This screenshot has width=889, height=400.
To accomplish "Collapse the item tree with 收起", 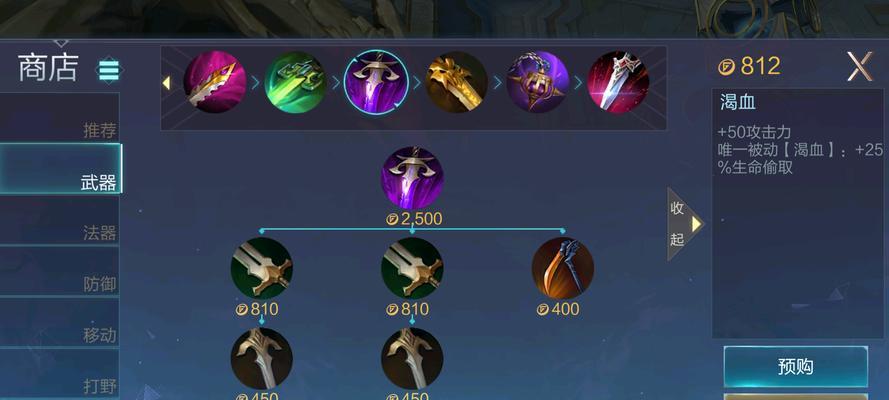I will click(683, 223).
